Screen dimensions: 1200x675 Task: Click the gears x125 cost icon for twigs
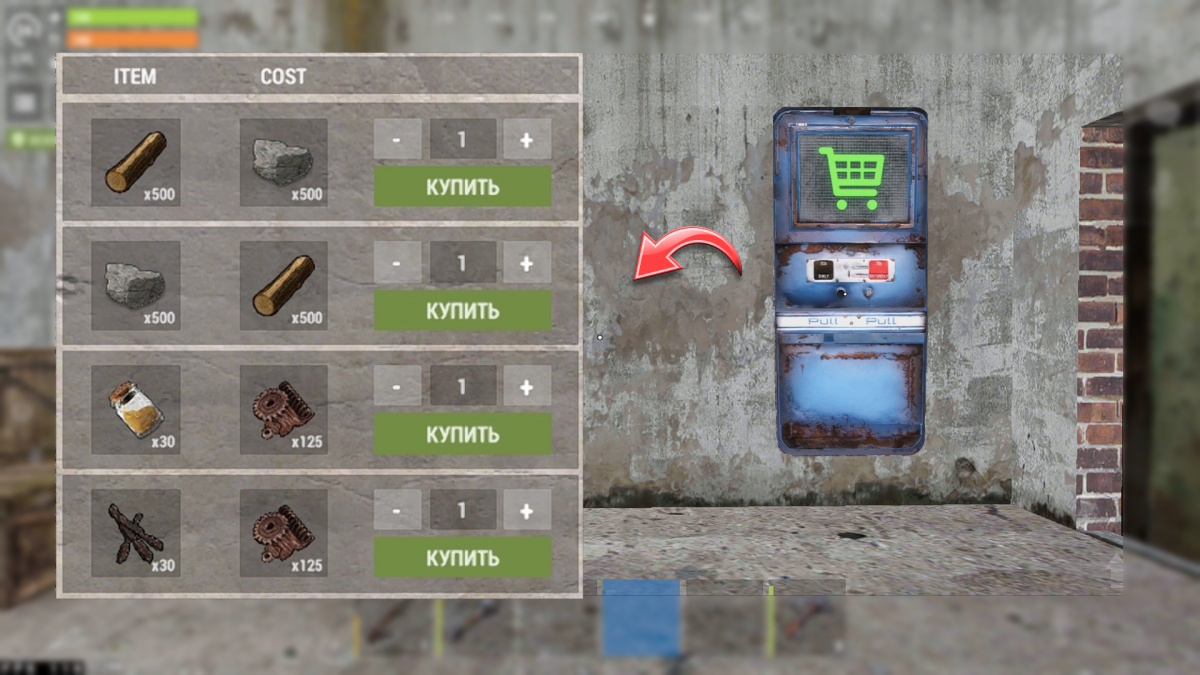[283, 533]
